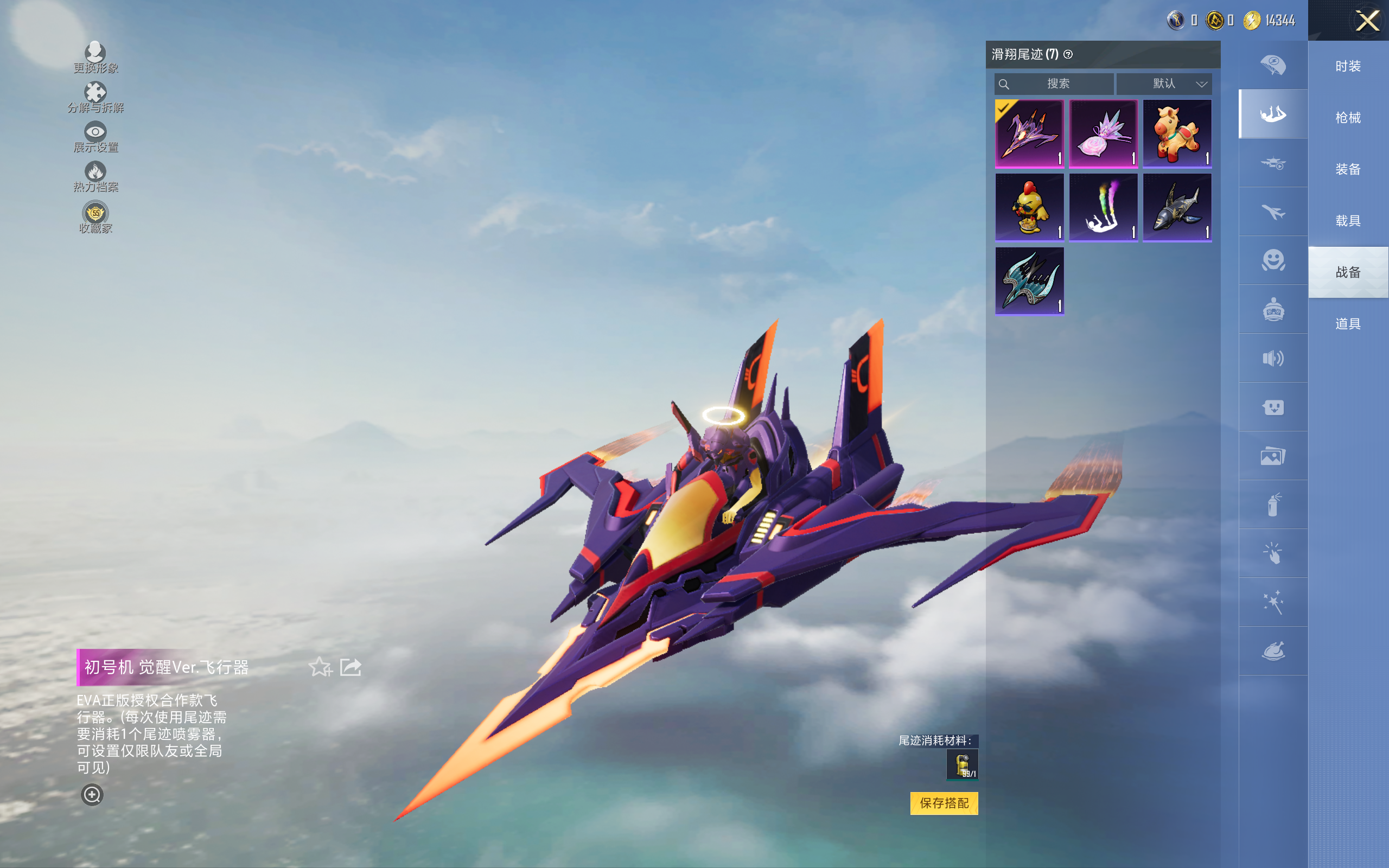This screenshot has width=1389, height=868.
Task: Choose the toy horse trail item
Action: [1177, 133]
